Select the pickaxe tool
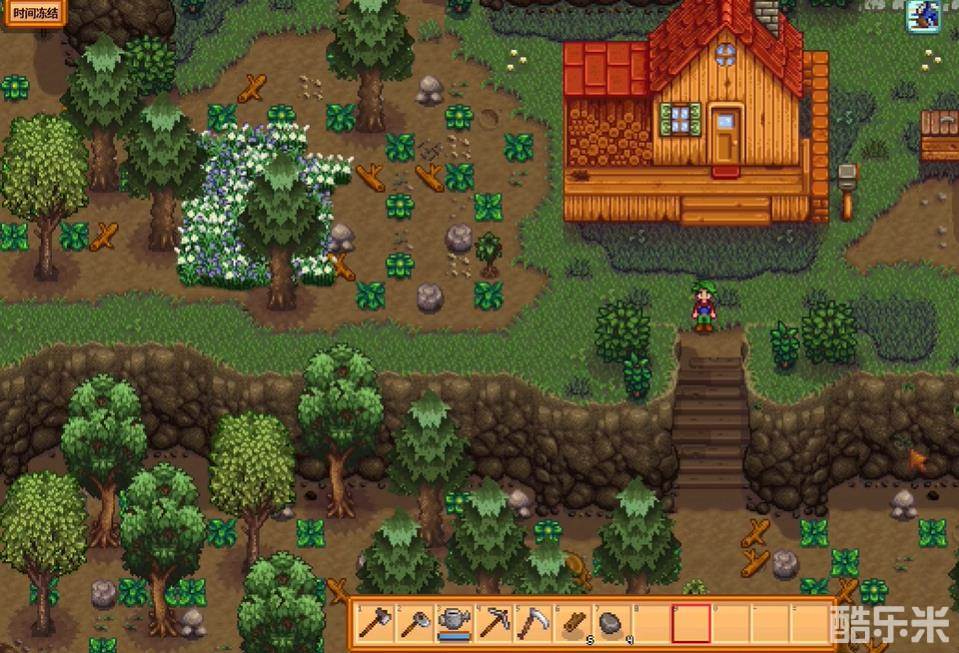Screen dimensions: 959x653 [x=493, y=623]
